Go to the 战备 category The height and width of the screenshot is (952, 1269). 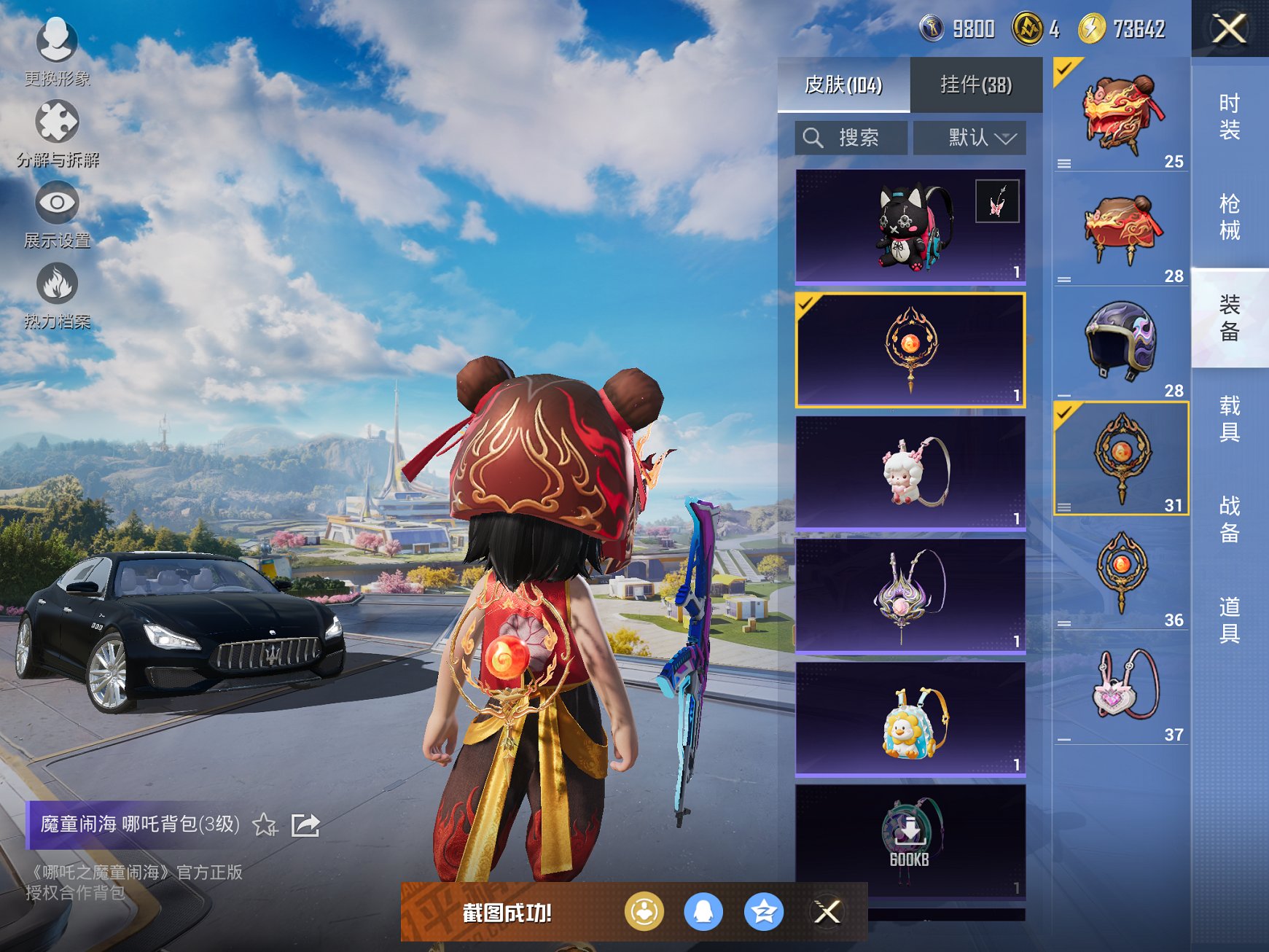click(1229, 519)
